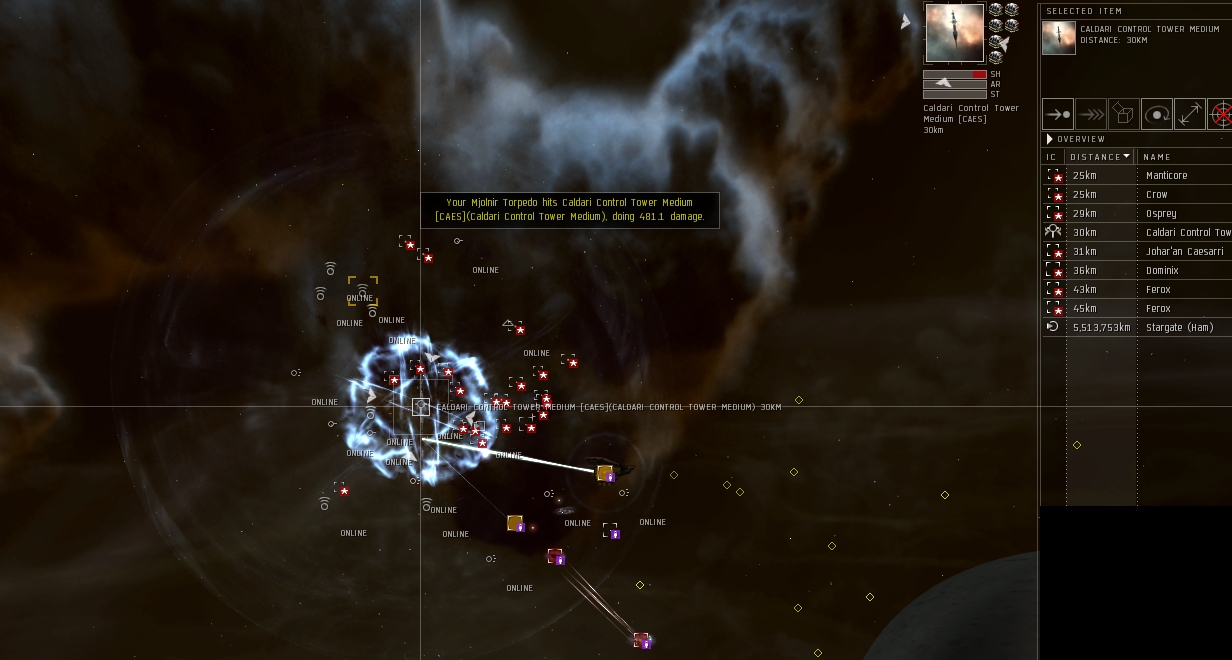The width and height of the screenshot is (1232, 660).
Task: Activate the Orbit action button
Action: (1156, 114)
